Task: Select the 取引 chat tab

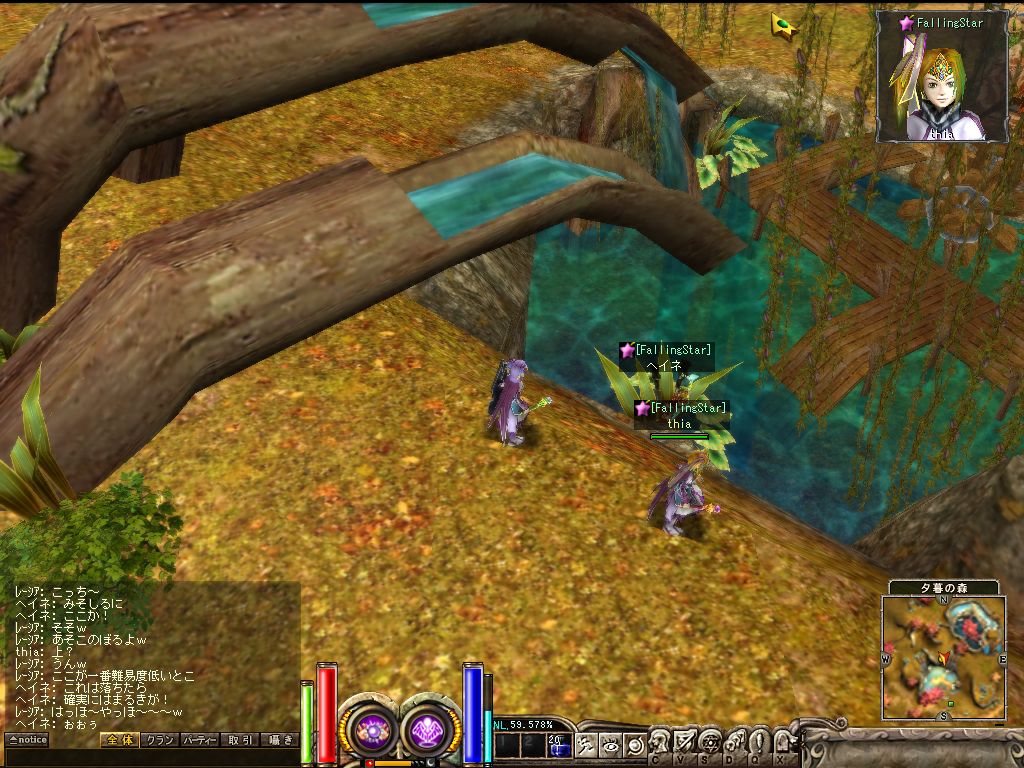Action: (240, 740)
